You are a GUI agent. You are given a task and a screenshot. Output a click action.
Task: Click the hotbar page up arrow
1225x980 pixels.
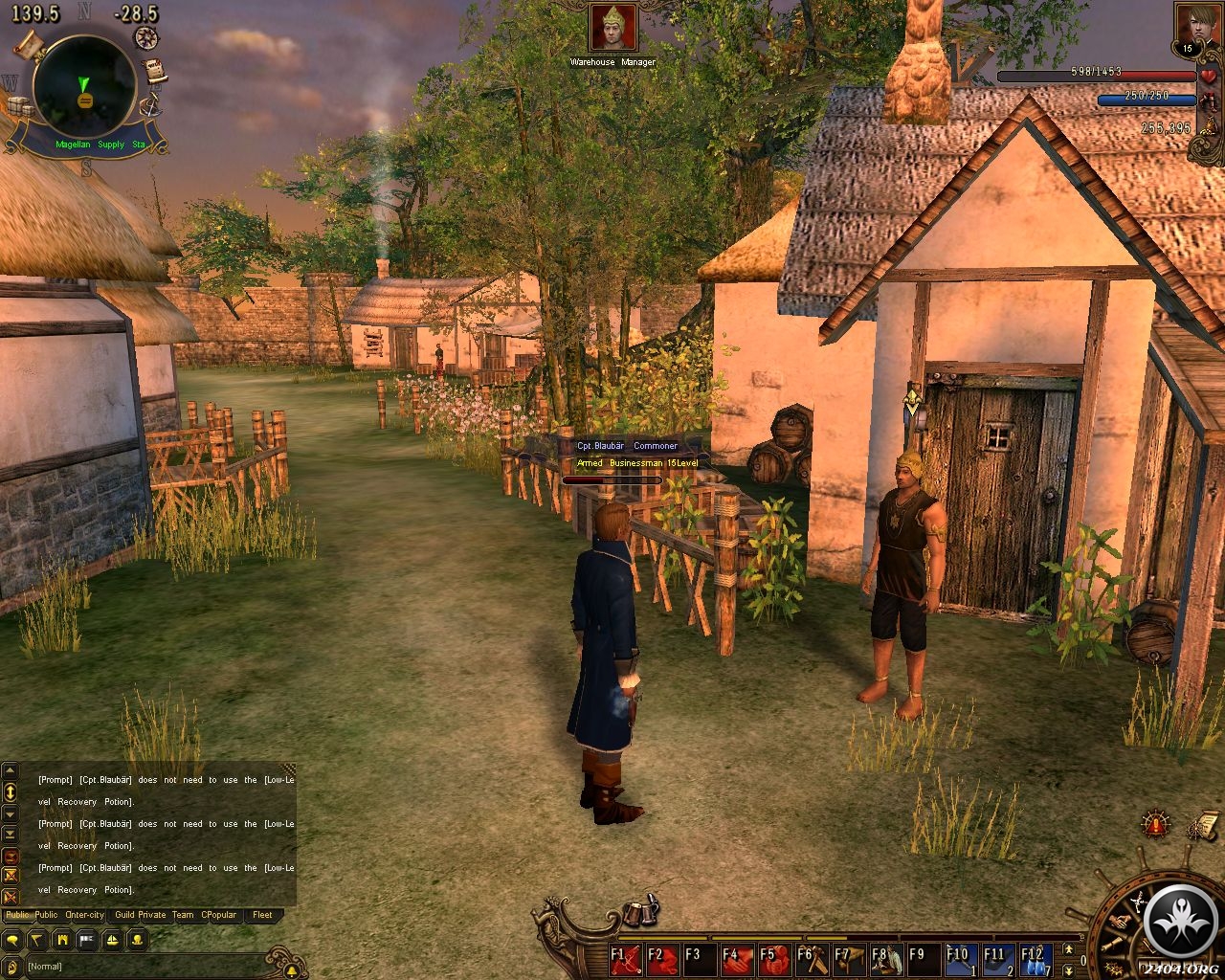1070,949
